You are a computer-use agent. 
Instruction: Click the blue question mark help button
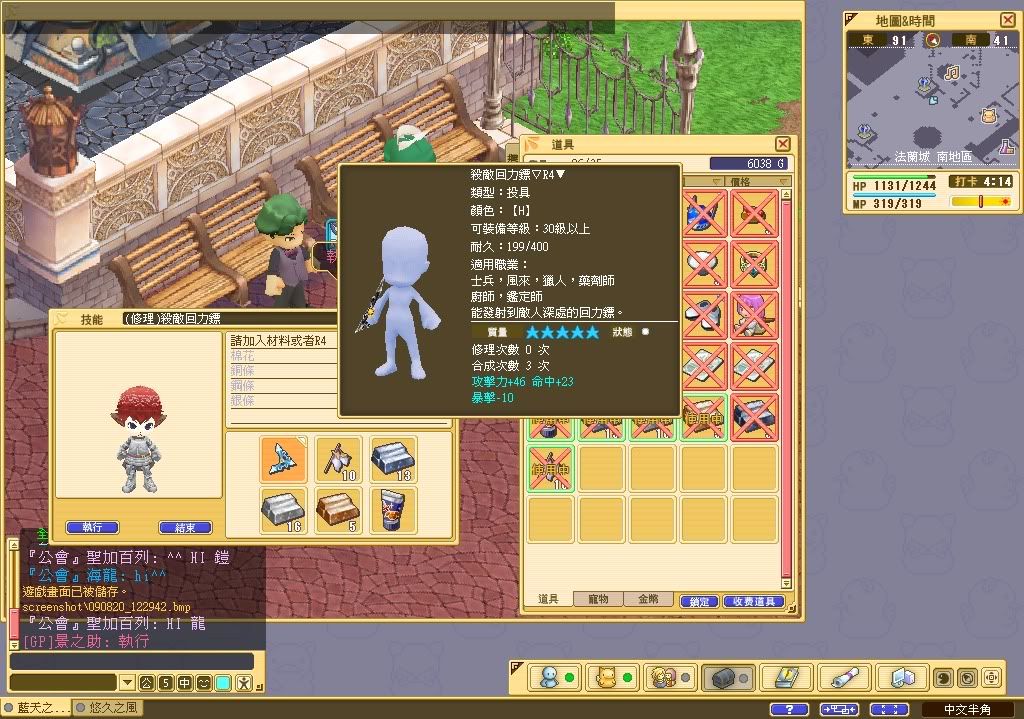(789, 709)
